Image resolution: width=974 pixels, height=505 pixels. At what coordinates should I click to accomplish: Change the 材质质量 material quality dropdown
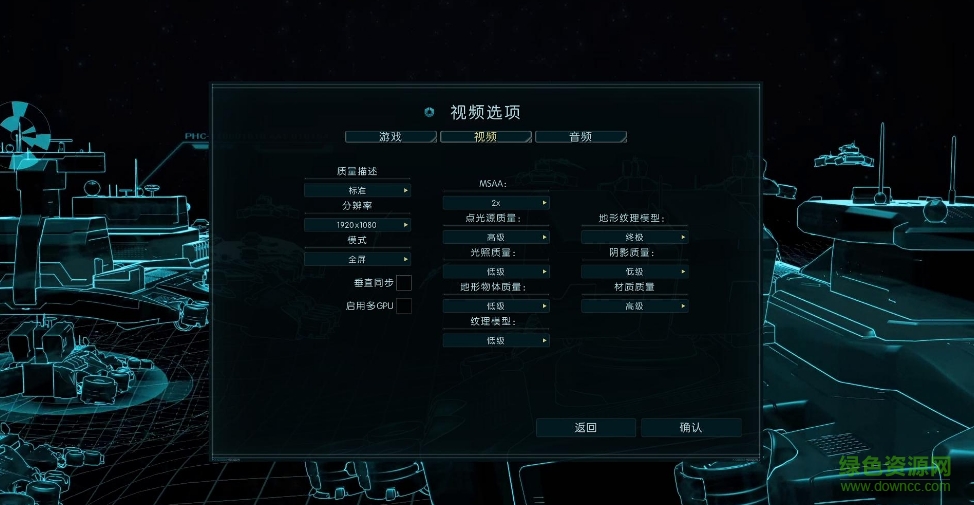point(635,305)
